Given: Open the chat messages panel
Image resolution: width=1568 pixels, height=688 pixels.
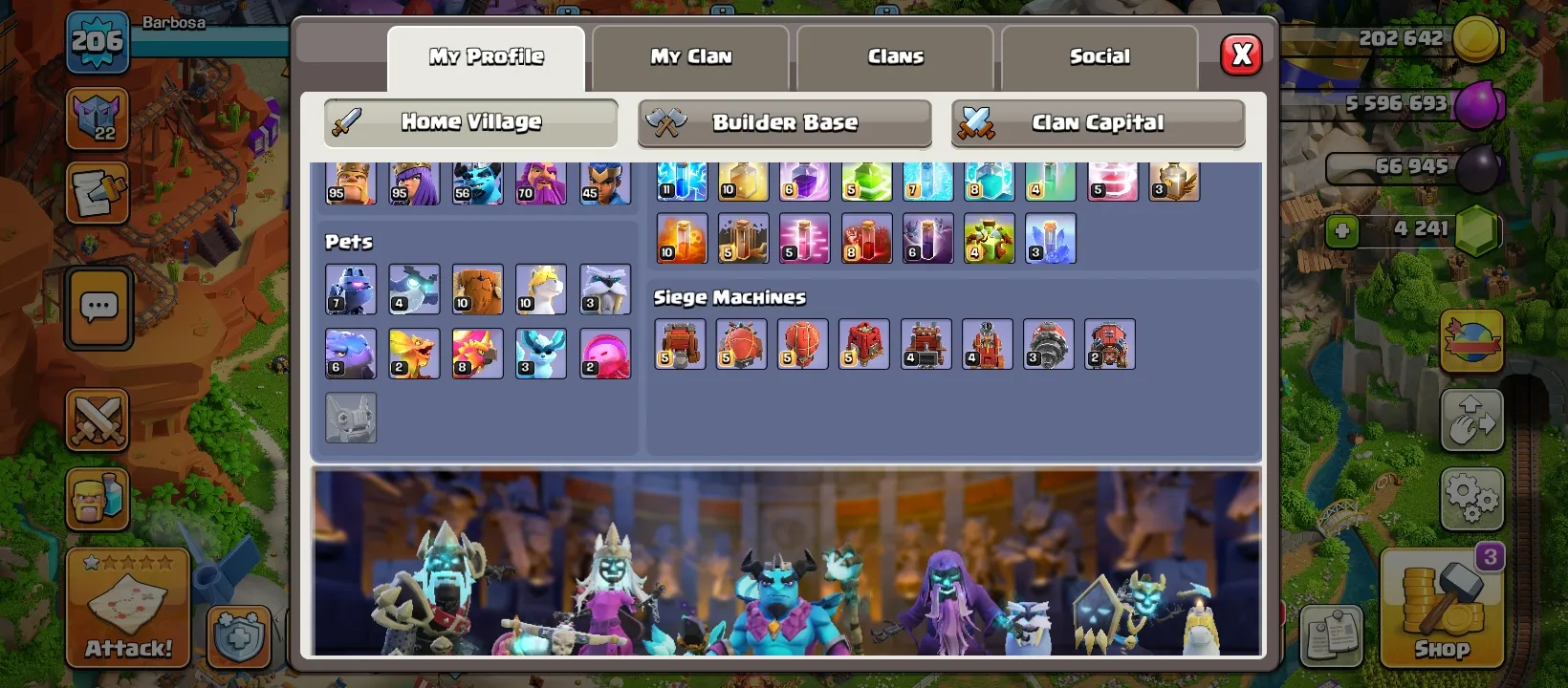Looking at the screenshot, I should (x=97, y=308).
